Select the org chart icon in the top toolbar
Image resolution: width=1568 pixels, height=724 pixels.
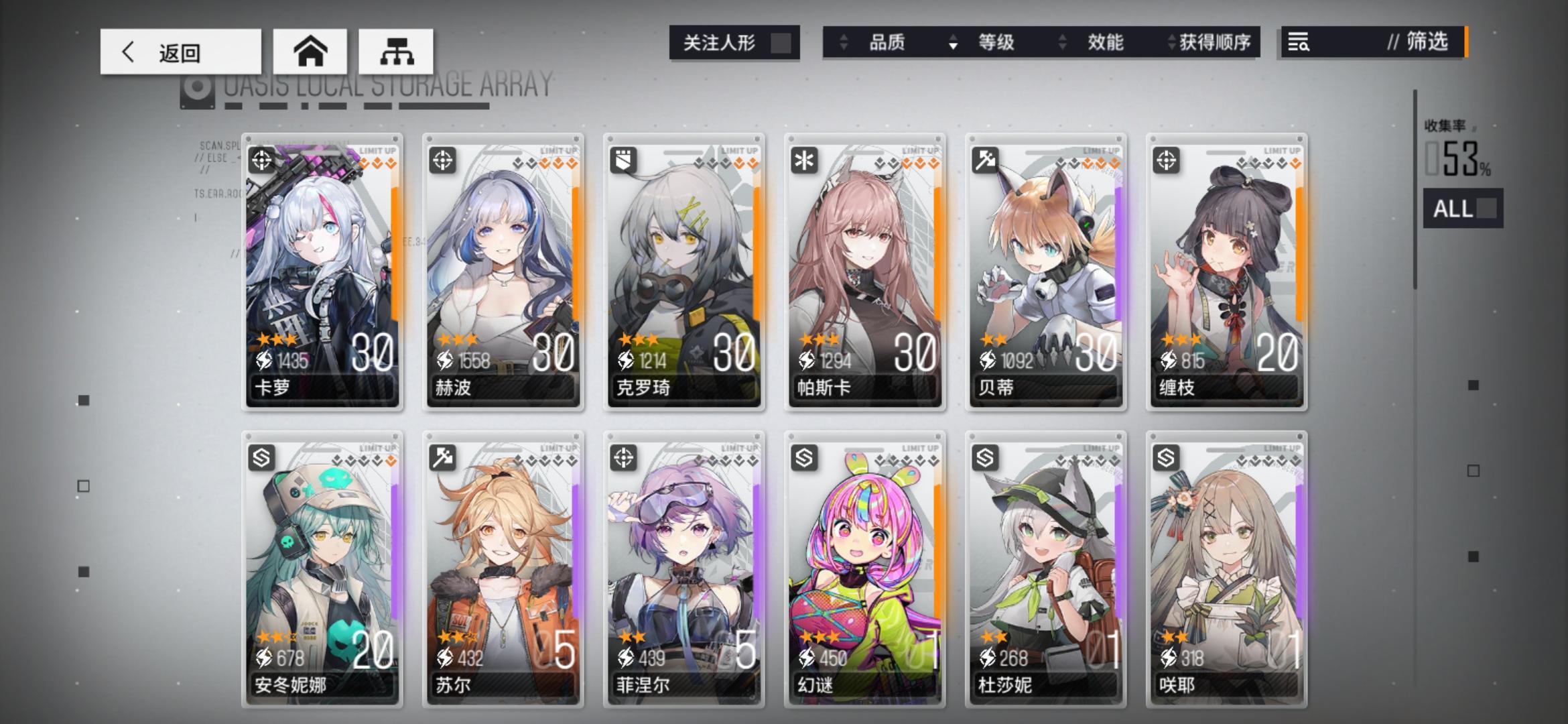(397, 51)
